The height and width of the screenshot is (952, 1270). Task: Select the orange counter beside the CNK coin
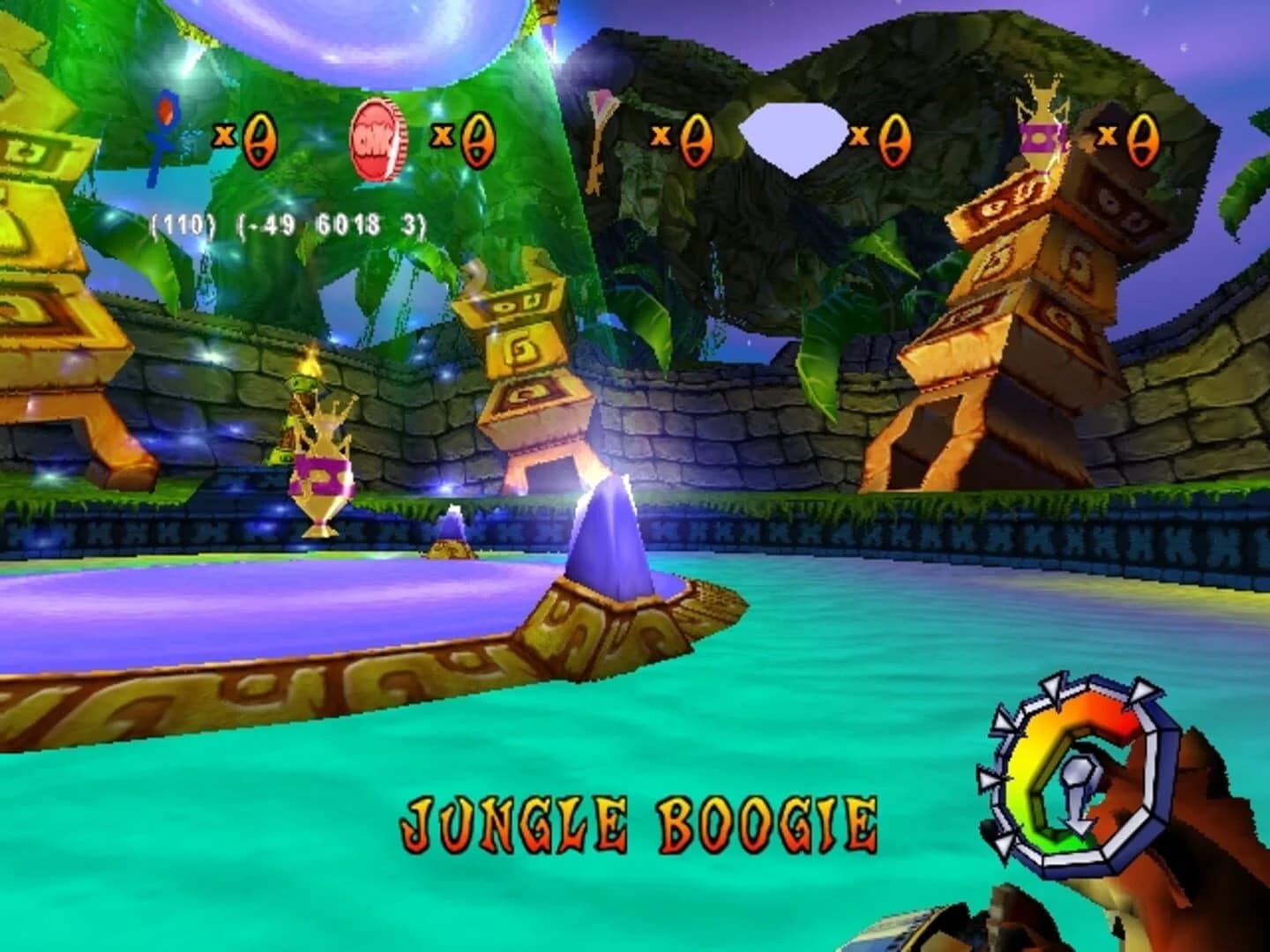[x=476, y=138]
